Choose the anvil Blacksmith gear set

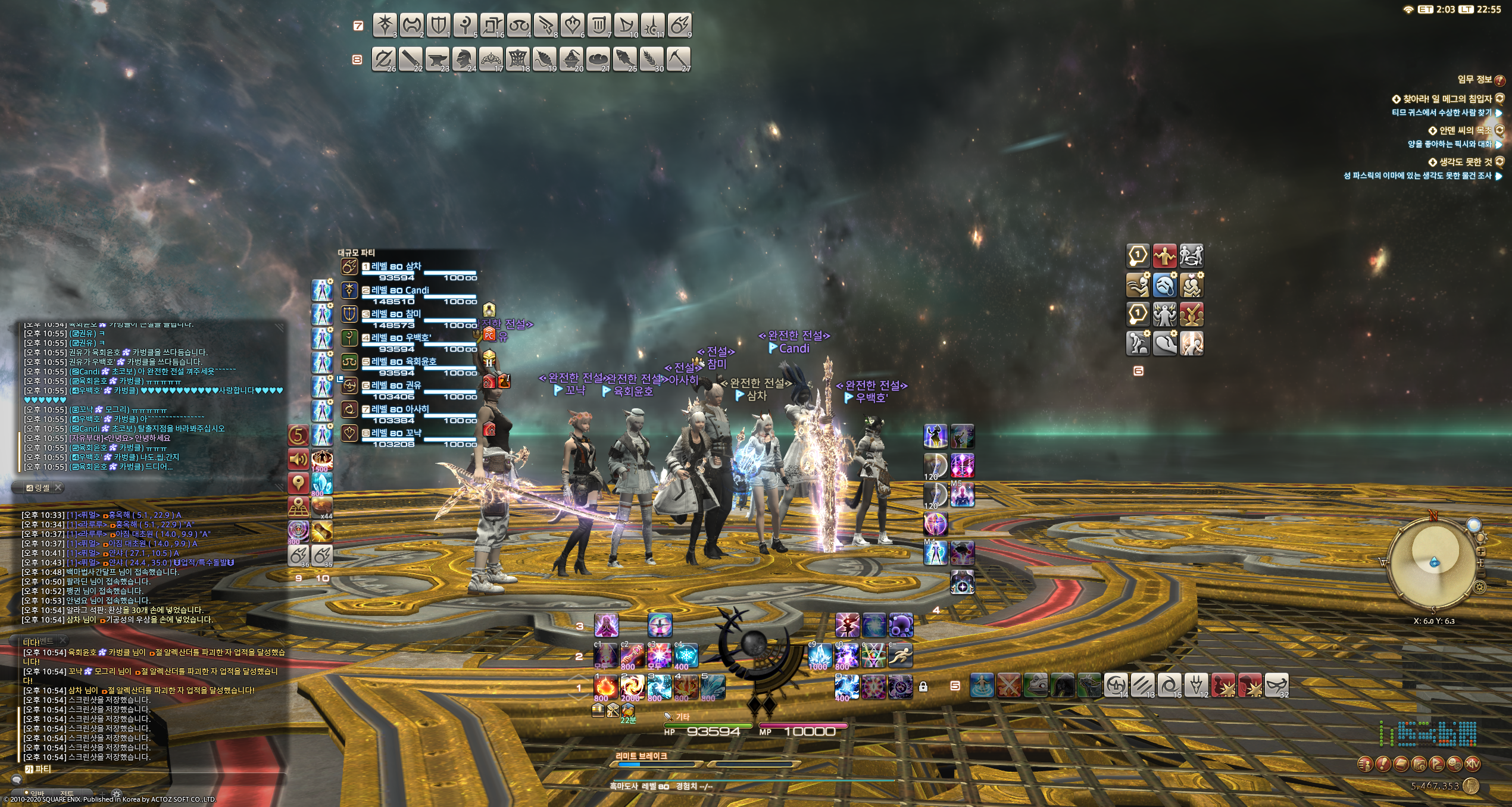click(x=438, y=60)
